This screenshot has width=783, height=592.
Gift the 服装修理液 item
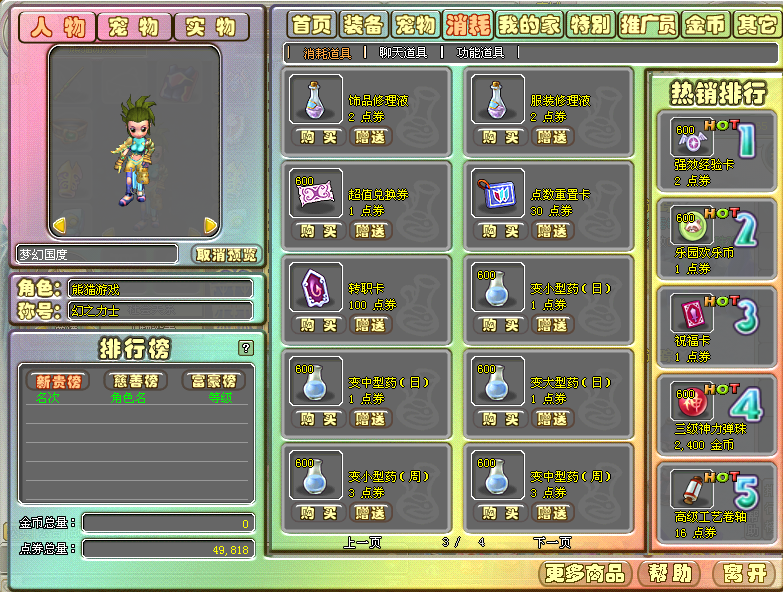click(x=552, y=136)
